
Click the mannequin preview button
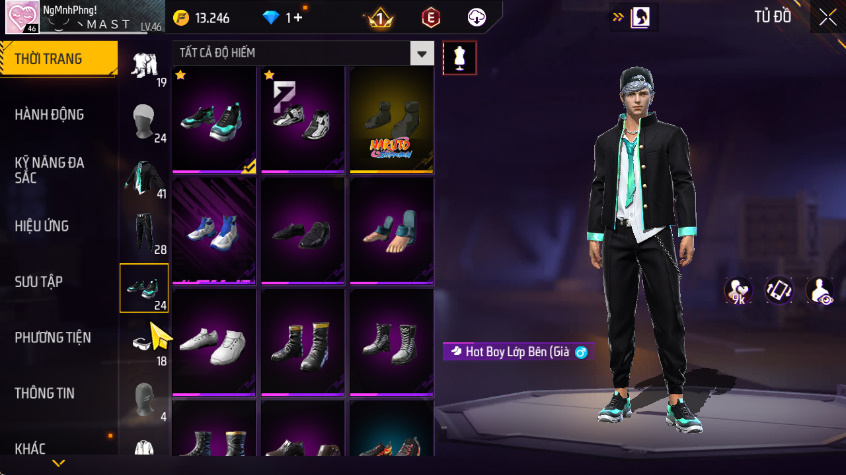click(x=459, y=57)
